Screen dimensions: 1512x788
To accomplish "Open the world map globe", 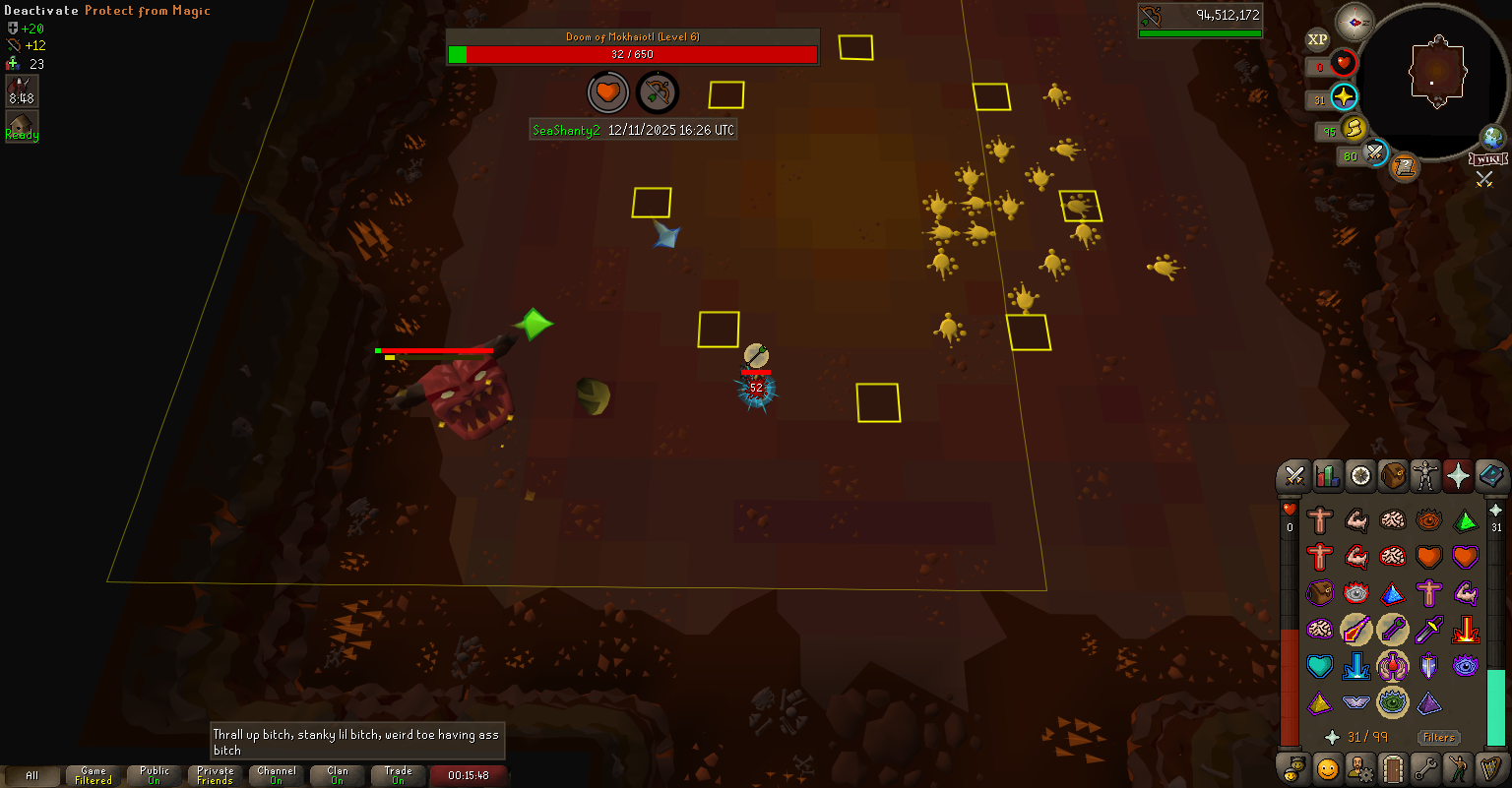I will coord(1492,137).
